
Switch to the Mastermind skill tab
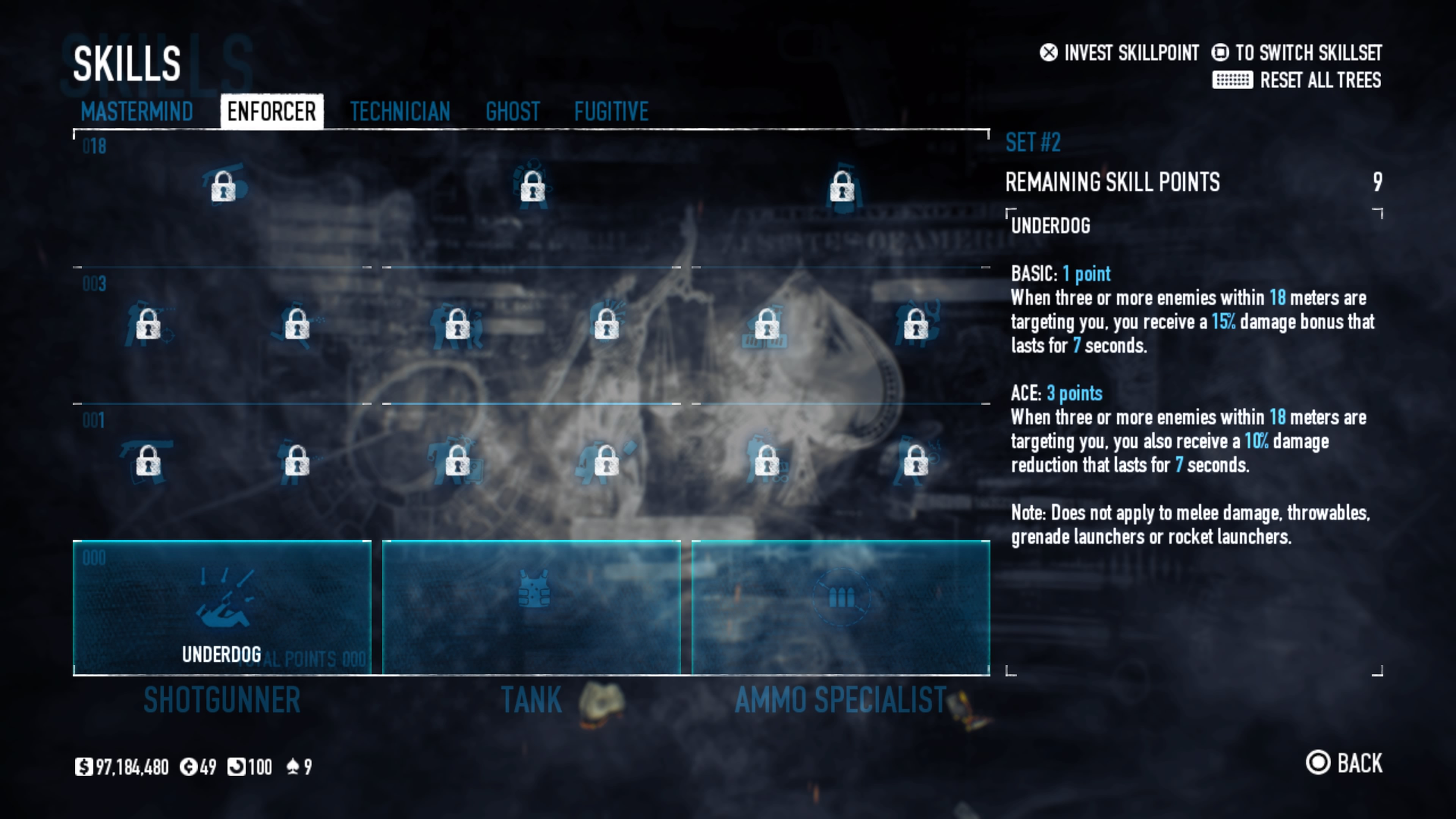137,111
